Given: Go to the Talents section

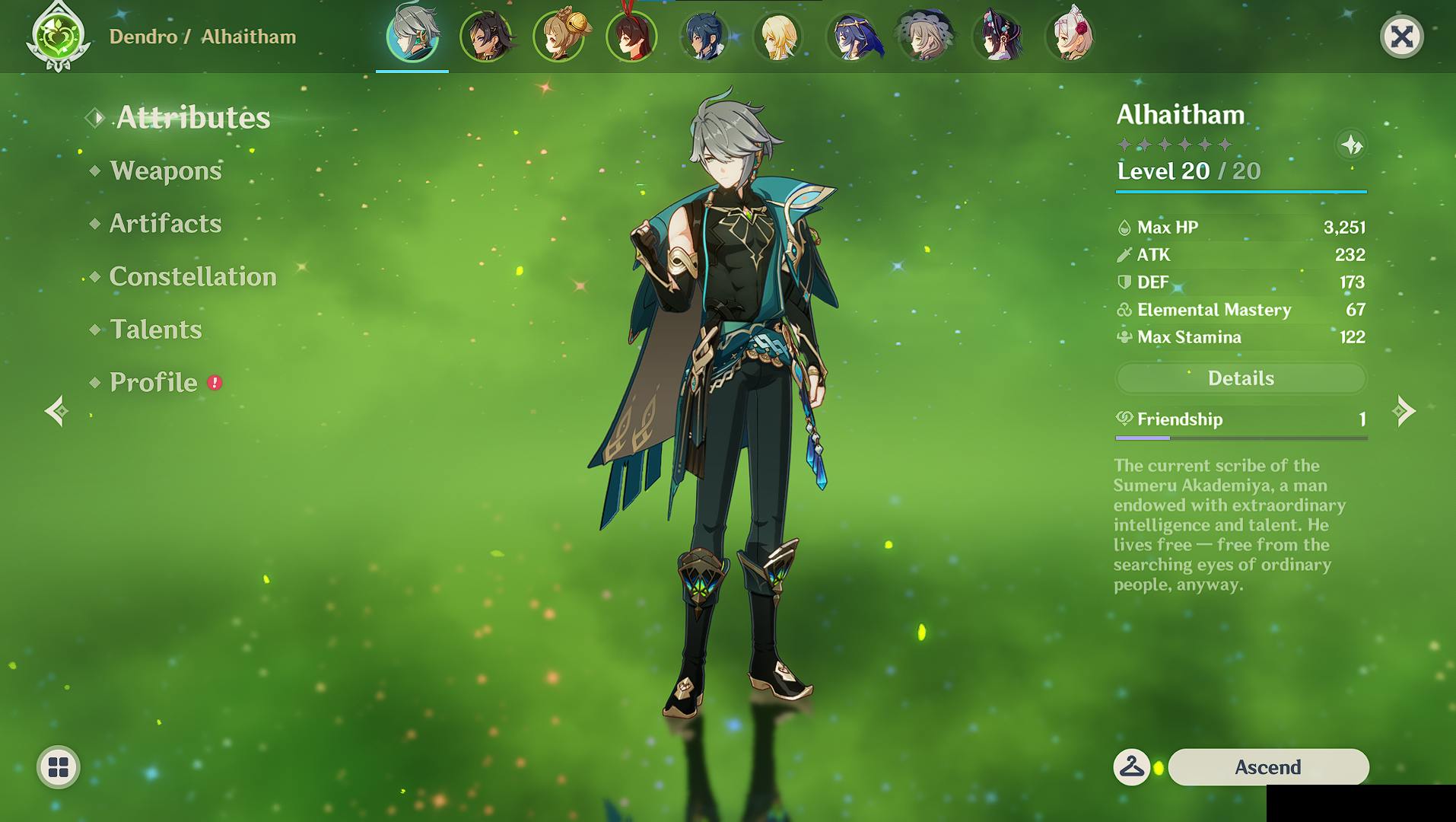Looking at the screenshot, I should pos(155,330).
